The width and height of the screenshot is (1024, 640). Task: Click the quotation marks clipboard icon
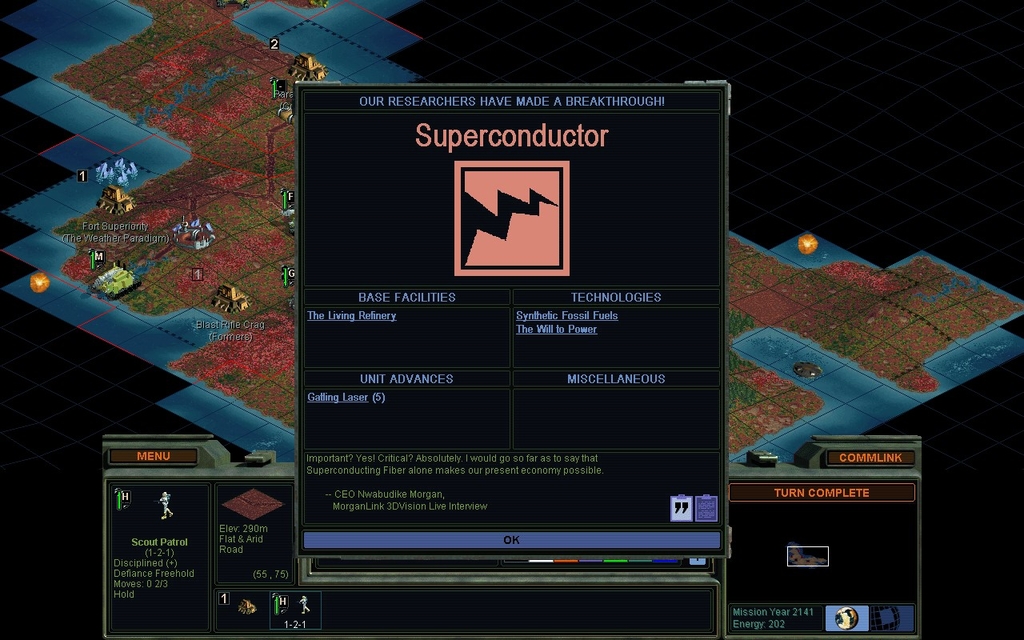click(x=681, y=508)
